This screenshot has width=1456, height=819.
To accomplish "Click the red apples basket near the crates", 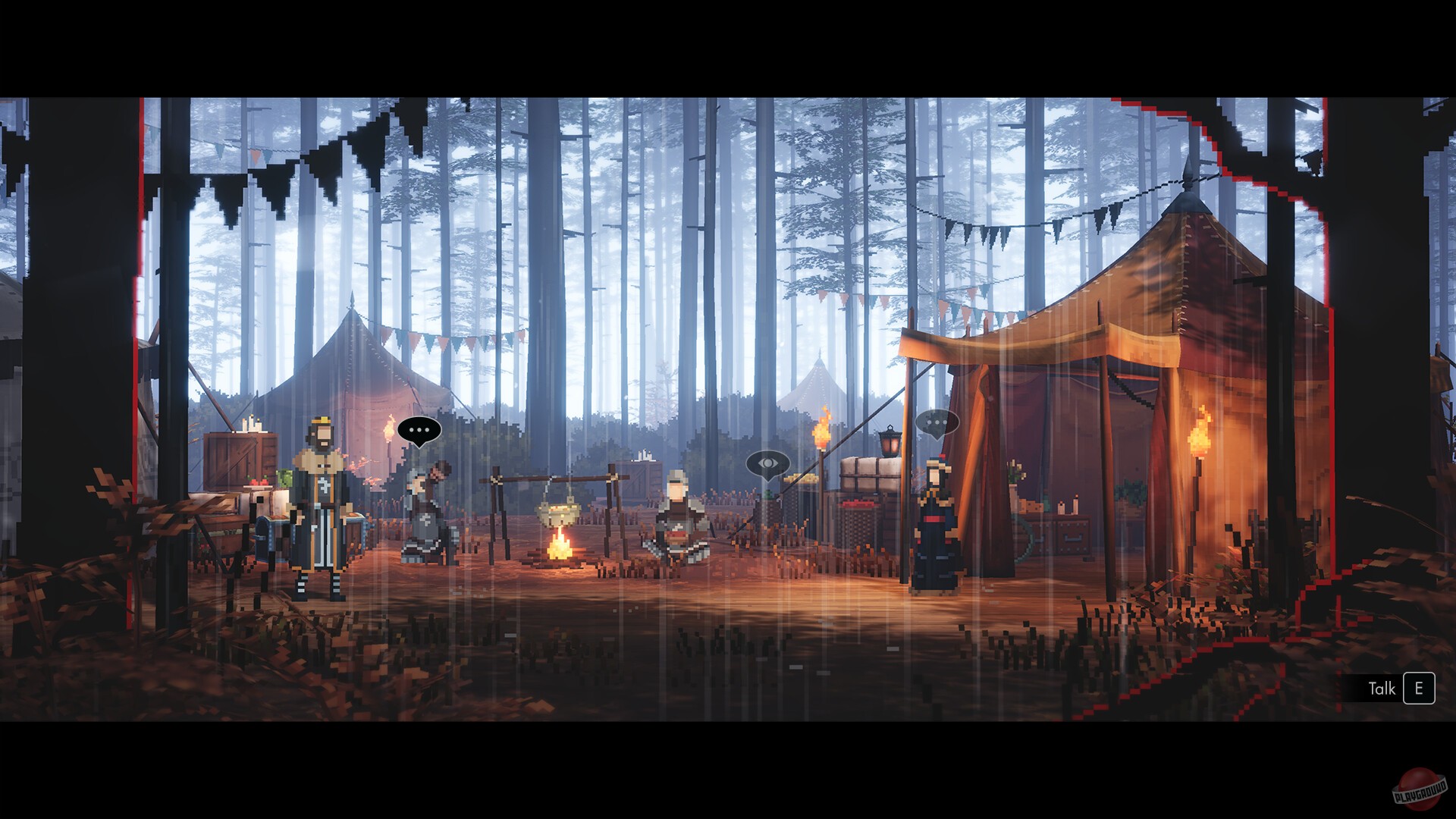I will click(x=858, y=504).
